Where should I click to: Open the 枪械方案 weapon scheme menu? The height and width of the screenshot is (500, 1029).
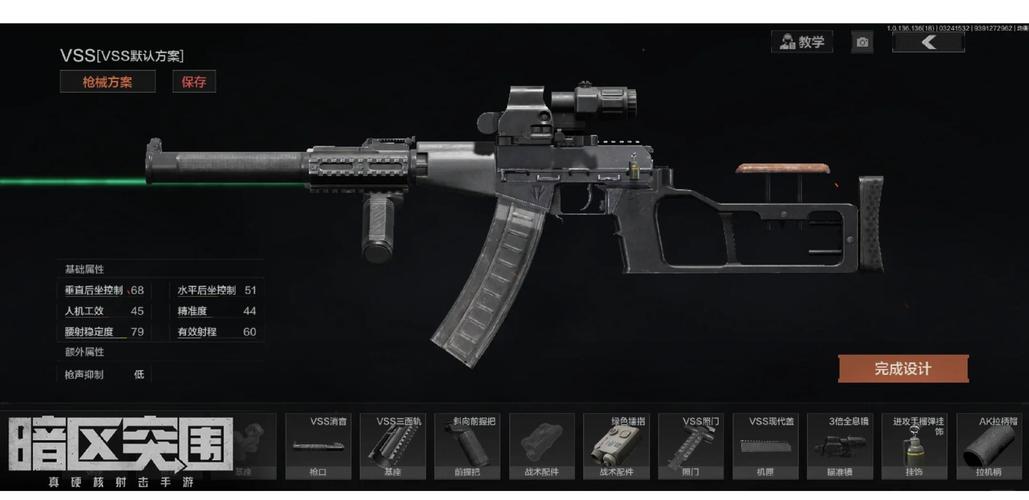pos(107,82)
